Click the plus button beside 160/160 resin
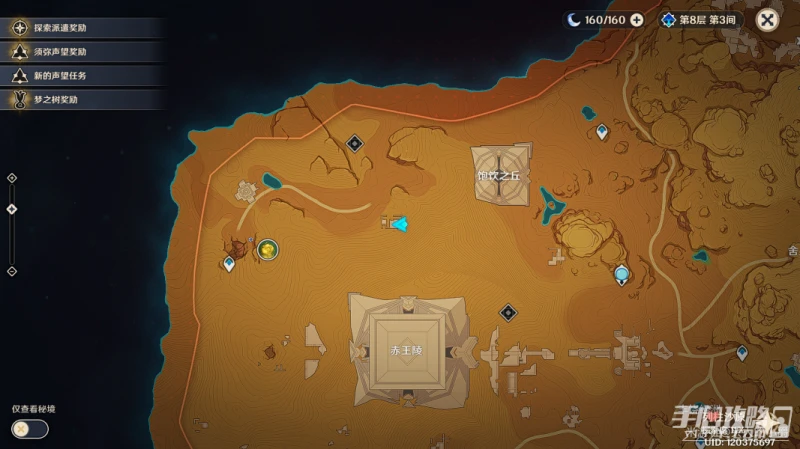The width and height of the screenshot is (800, 449). tap(636, 19)
